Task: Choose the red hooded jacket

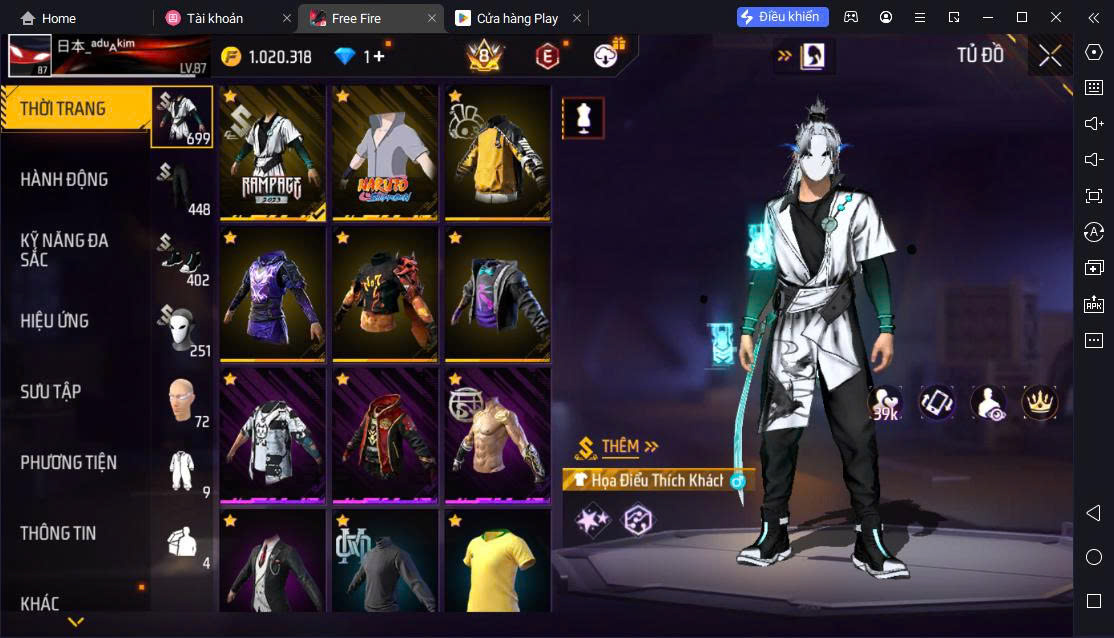Action: pyautogui.click(x=385, y=436)
